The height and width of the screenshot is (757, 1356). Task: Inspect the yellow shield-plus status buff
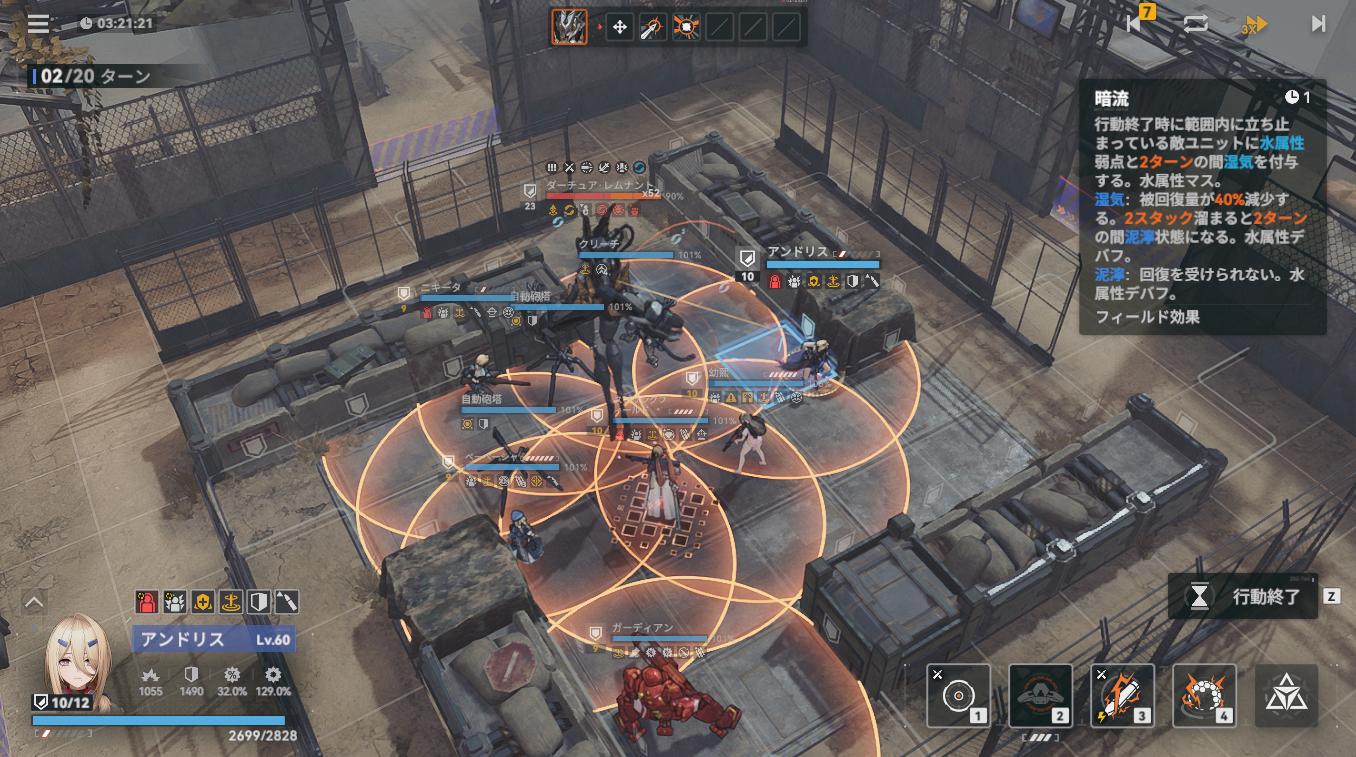tap(203, 602)
